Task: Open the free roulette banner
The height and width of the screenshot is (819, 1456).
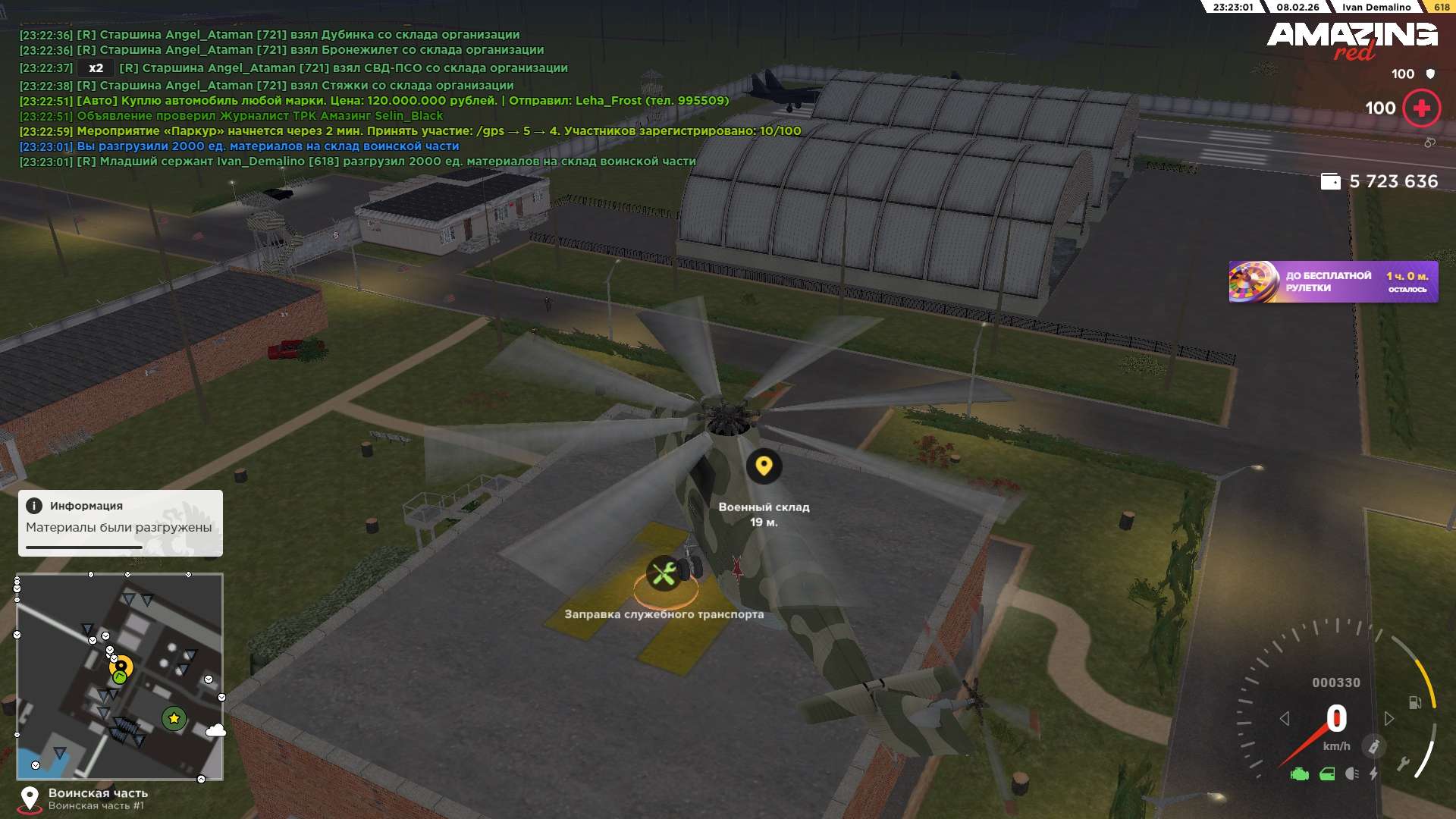Action: [x=1332, y=282]
